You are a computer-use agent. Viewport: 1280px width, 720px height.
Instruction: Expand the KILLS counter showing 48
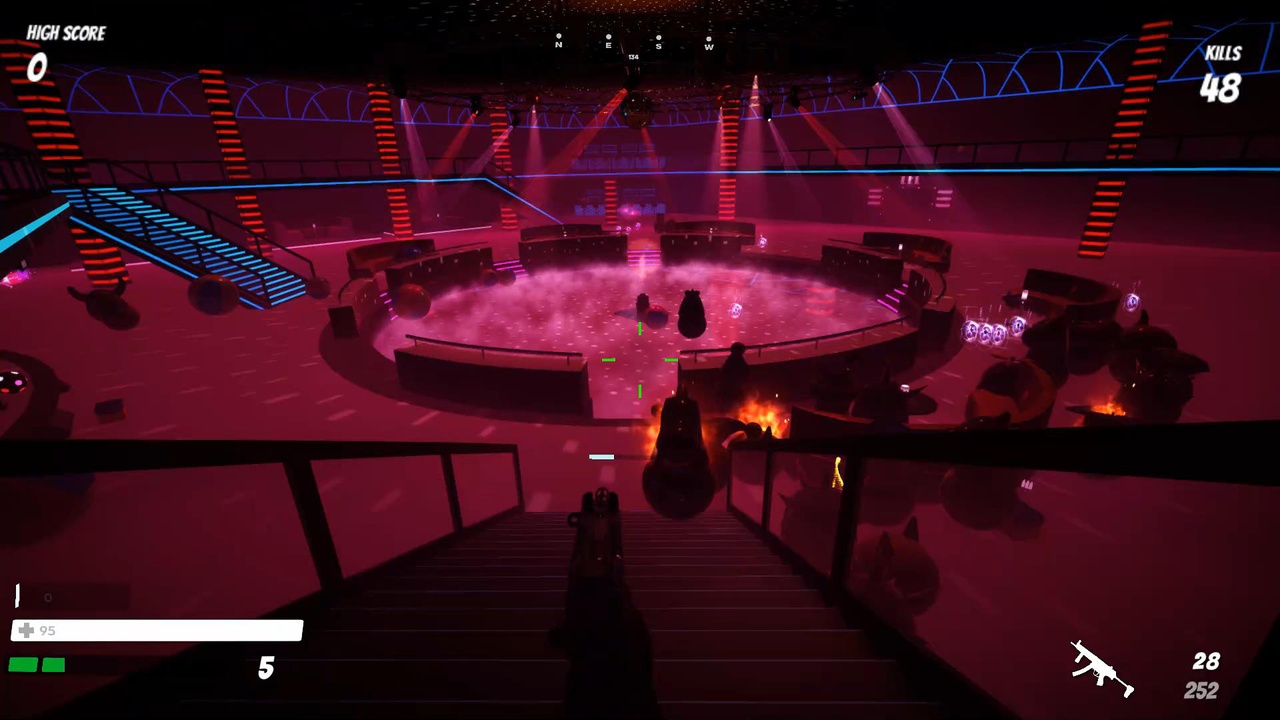(x=1220, y=90)
